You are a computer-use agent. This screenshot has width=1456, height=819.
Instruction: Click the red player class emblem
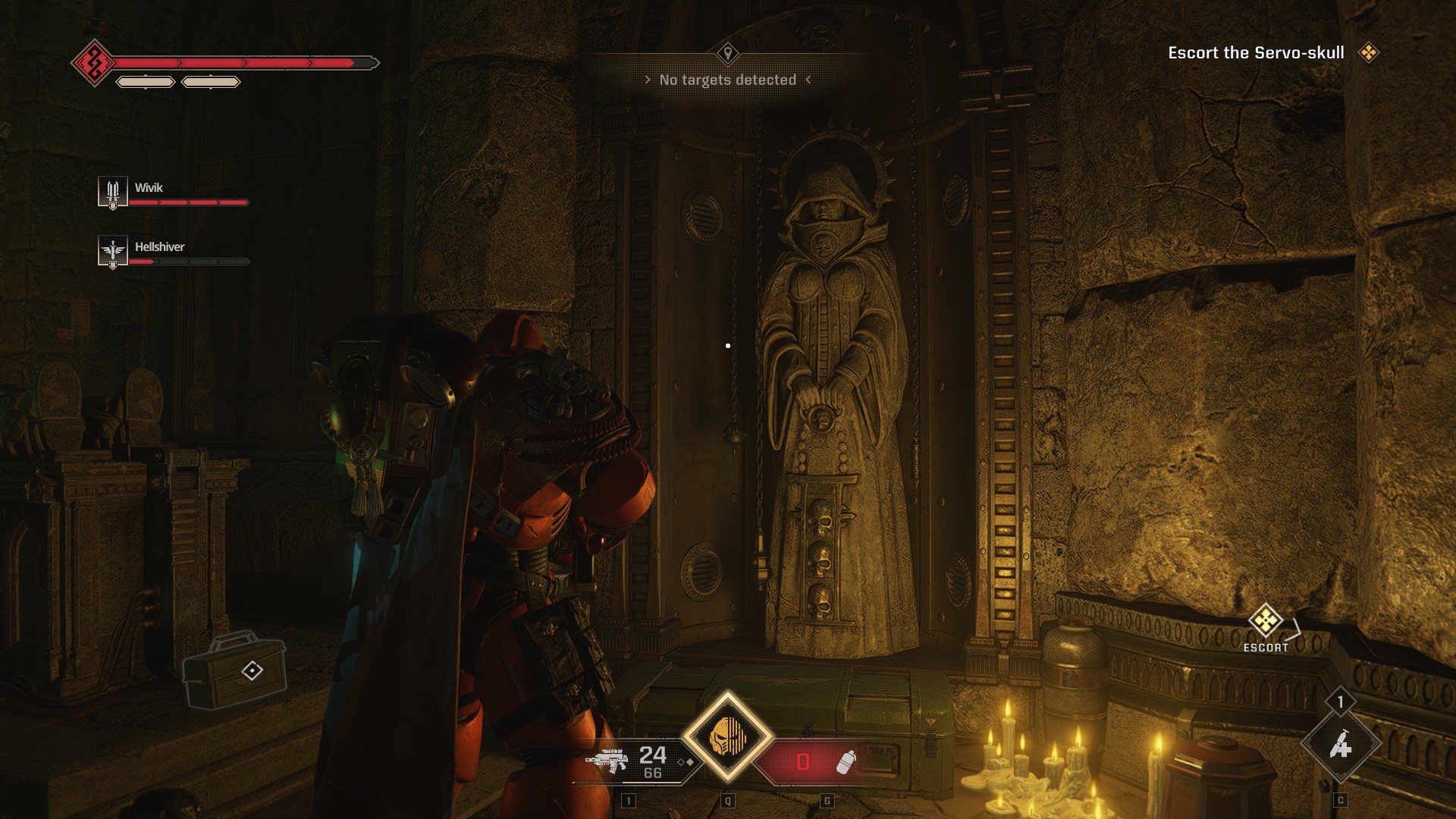click(x=94, y=63)
